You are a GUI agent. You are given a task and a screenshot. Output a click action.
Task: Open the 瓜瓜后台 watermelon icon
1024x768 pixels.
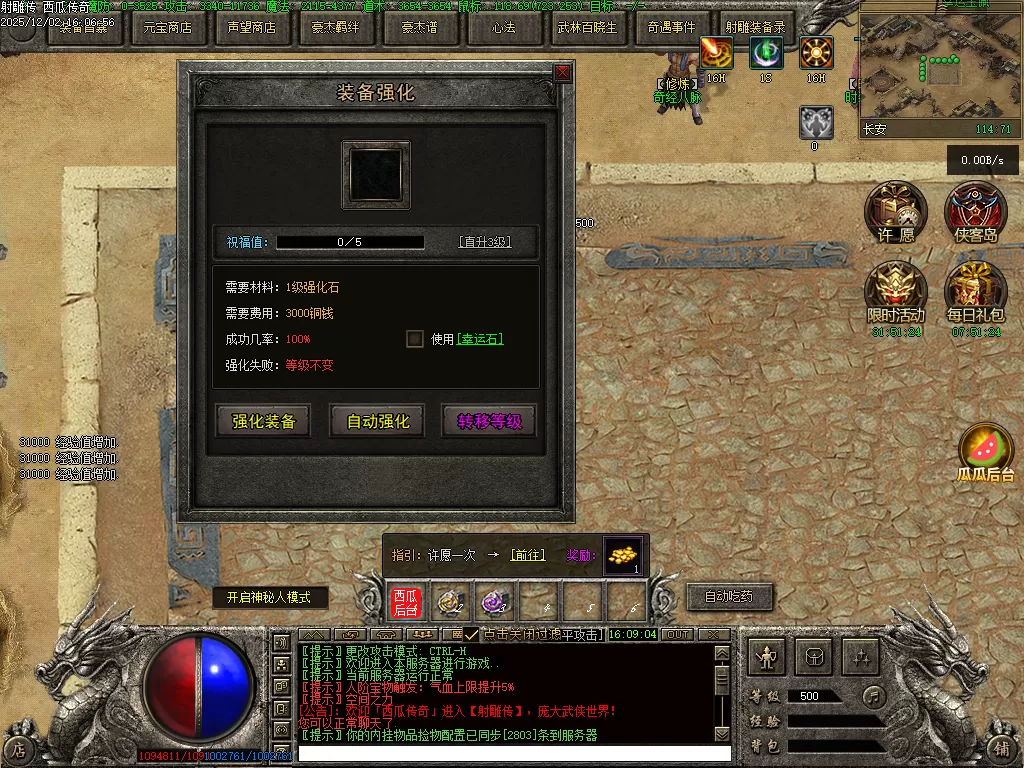click(986, 452)
